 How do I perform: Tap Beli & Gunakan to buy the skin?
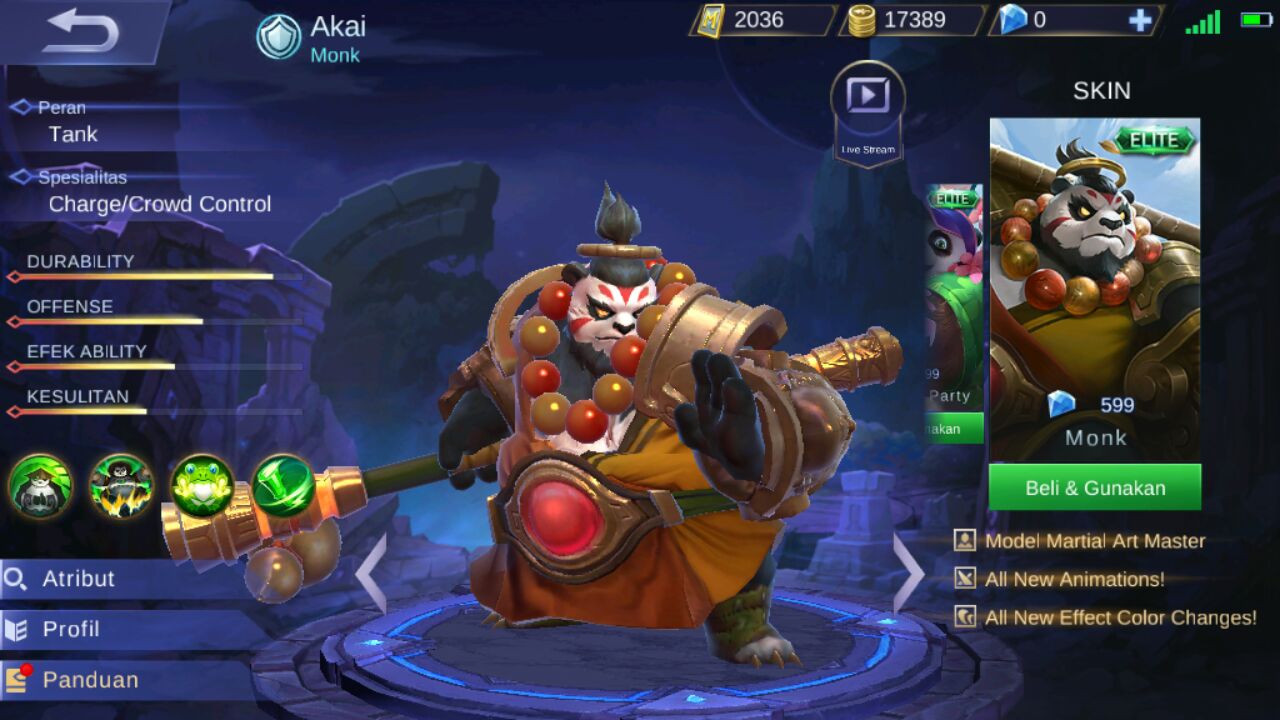tap(1096, 487)
